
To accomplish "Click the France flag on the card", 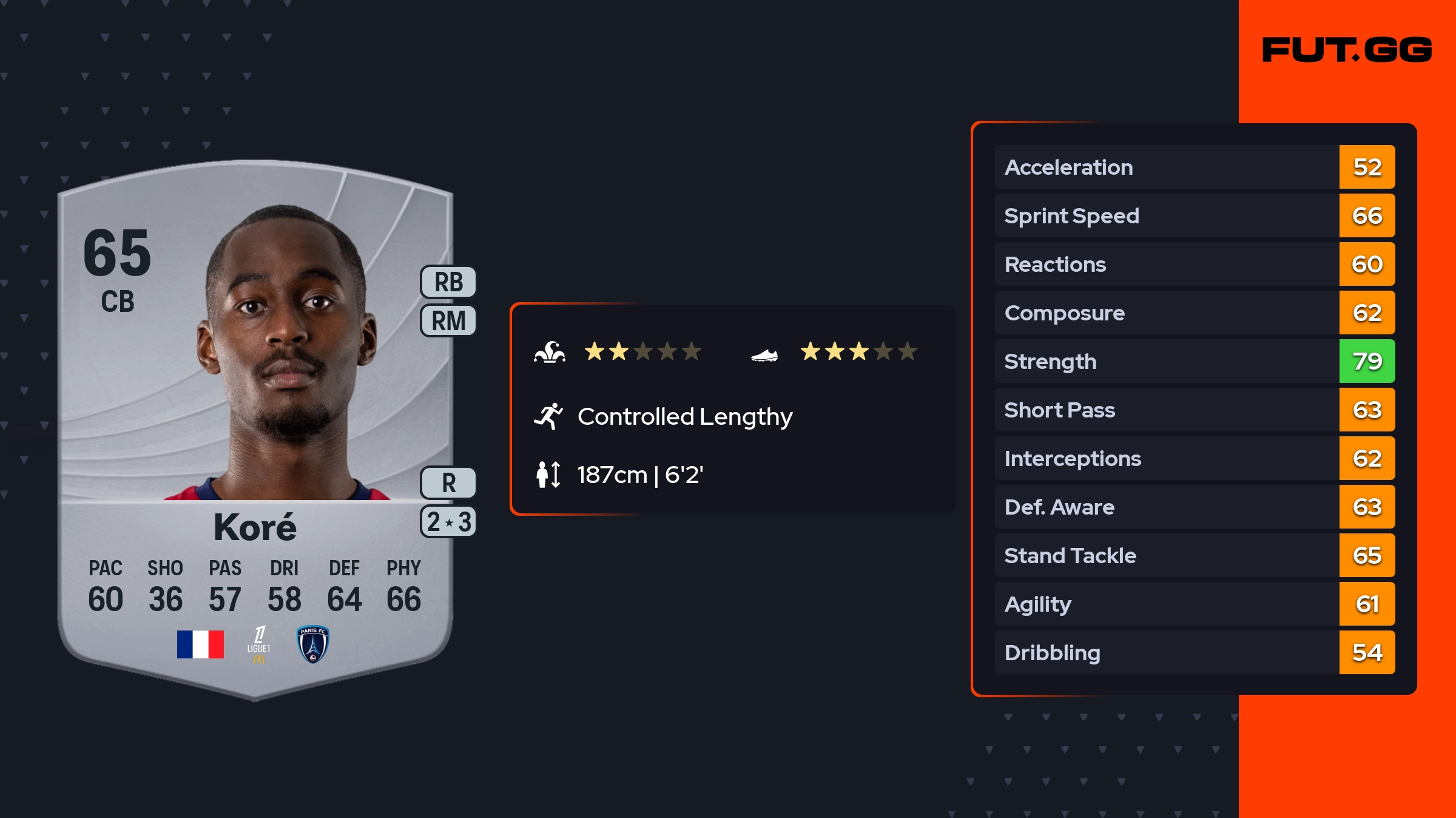I will point(200,644).
